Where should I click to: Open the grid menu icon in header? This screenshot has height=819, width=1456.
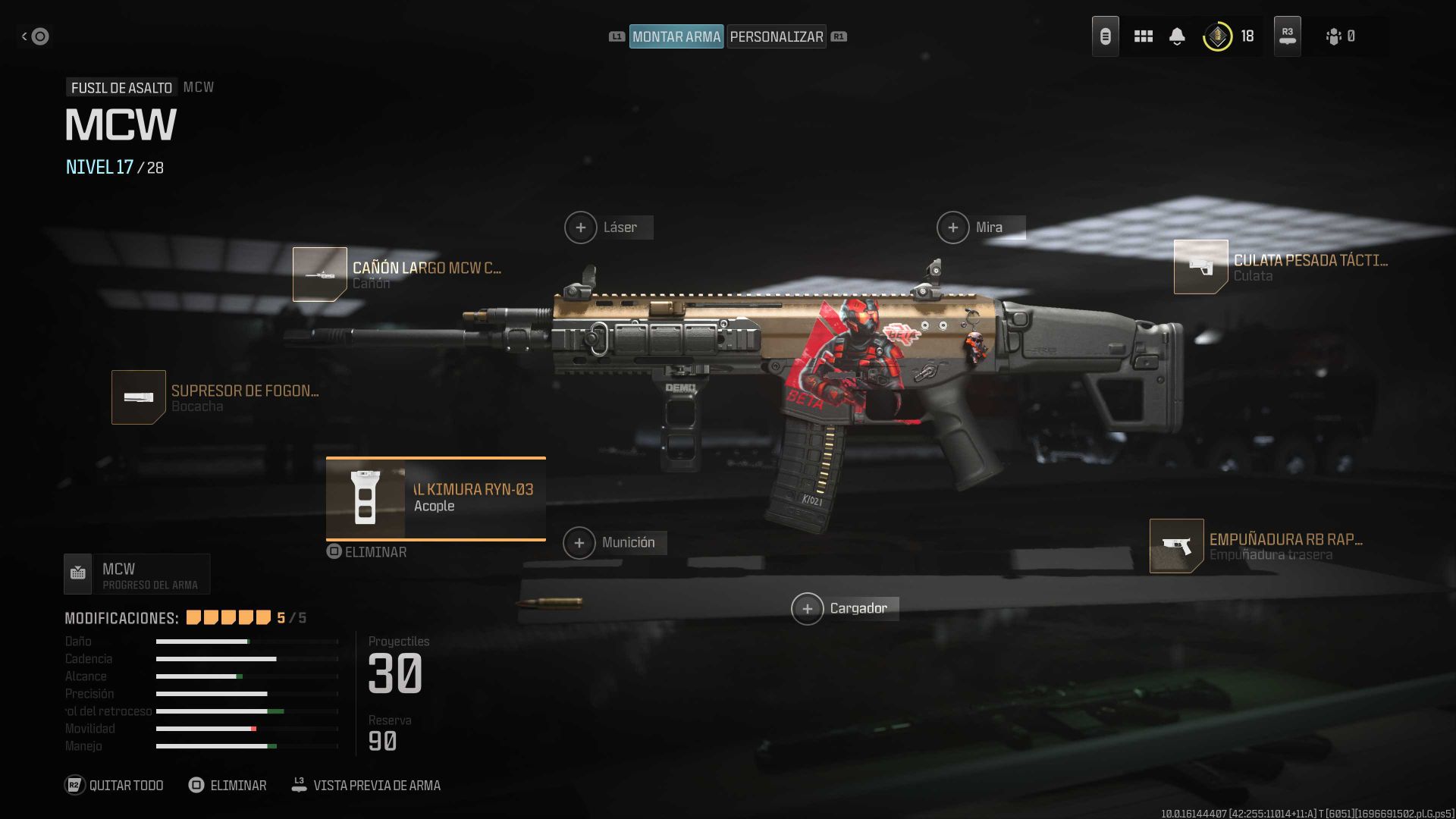[1144, 36]
